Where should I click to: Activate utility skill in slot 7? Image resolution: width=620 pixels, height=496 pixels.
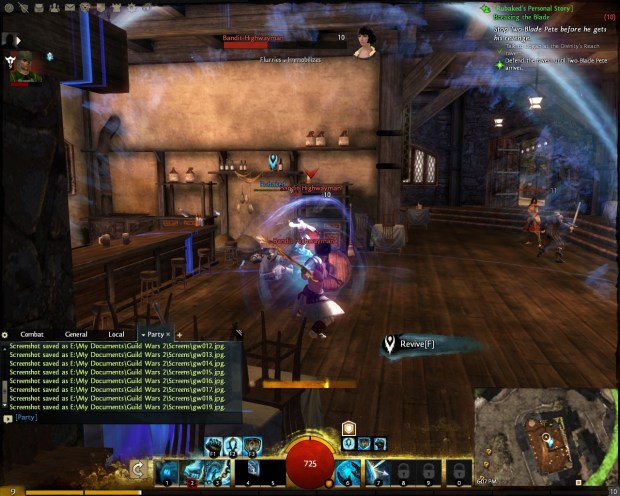[x=376, y=469]
